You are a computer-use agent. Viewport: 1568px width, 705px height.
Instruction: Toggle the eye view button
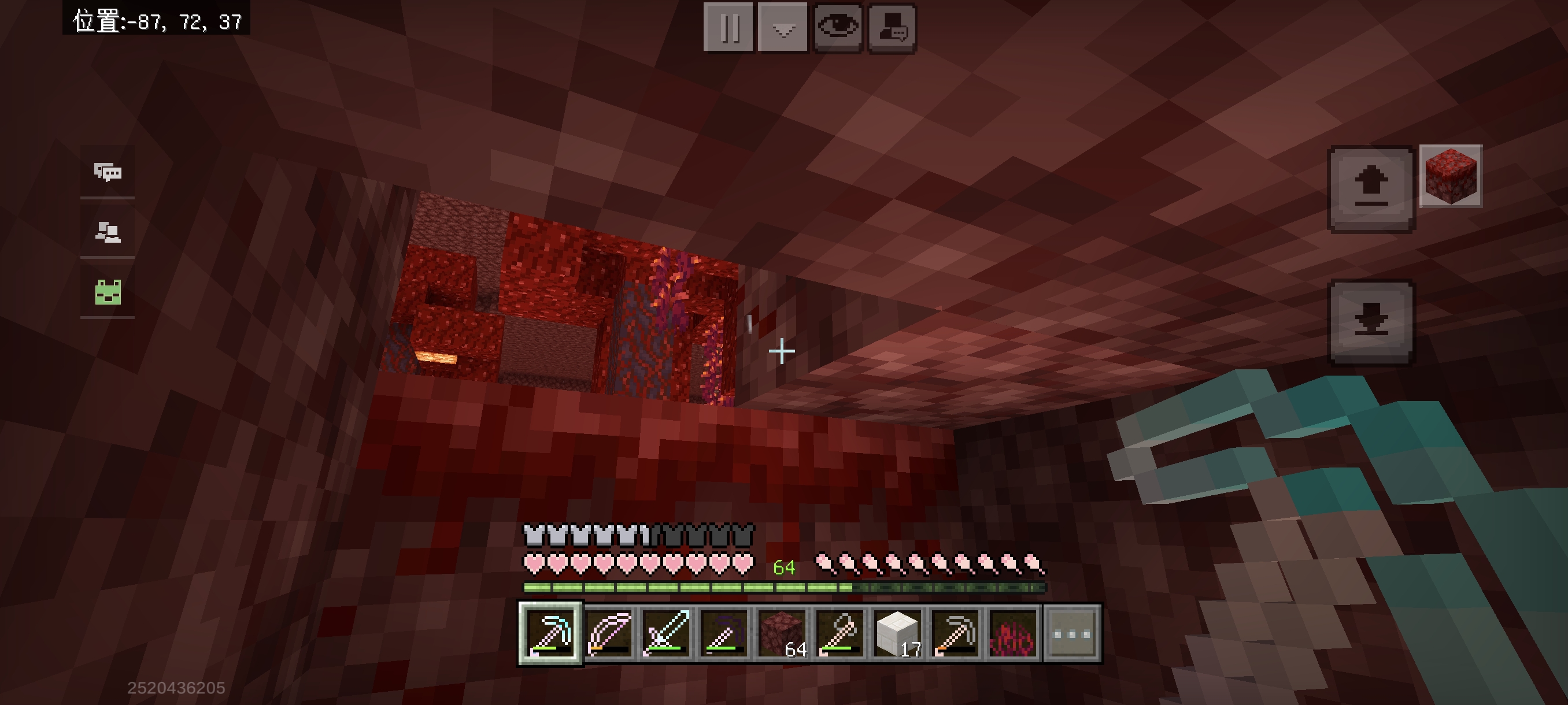(x=838, y=27)
